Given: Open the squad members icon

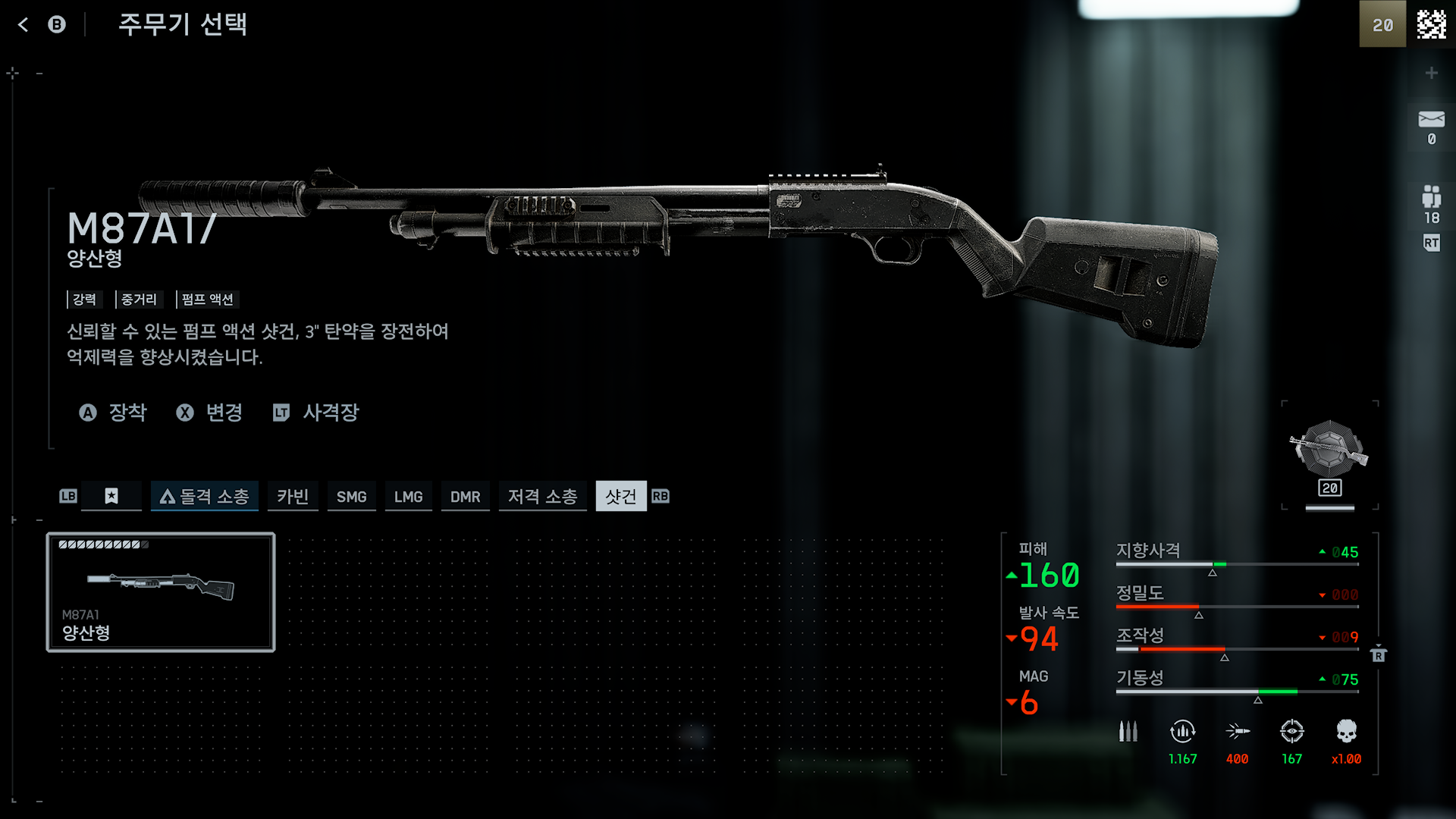Looking at the screenshot, I should (x=1431, y=197).
